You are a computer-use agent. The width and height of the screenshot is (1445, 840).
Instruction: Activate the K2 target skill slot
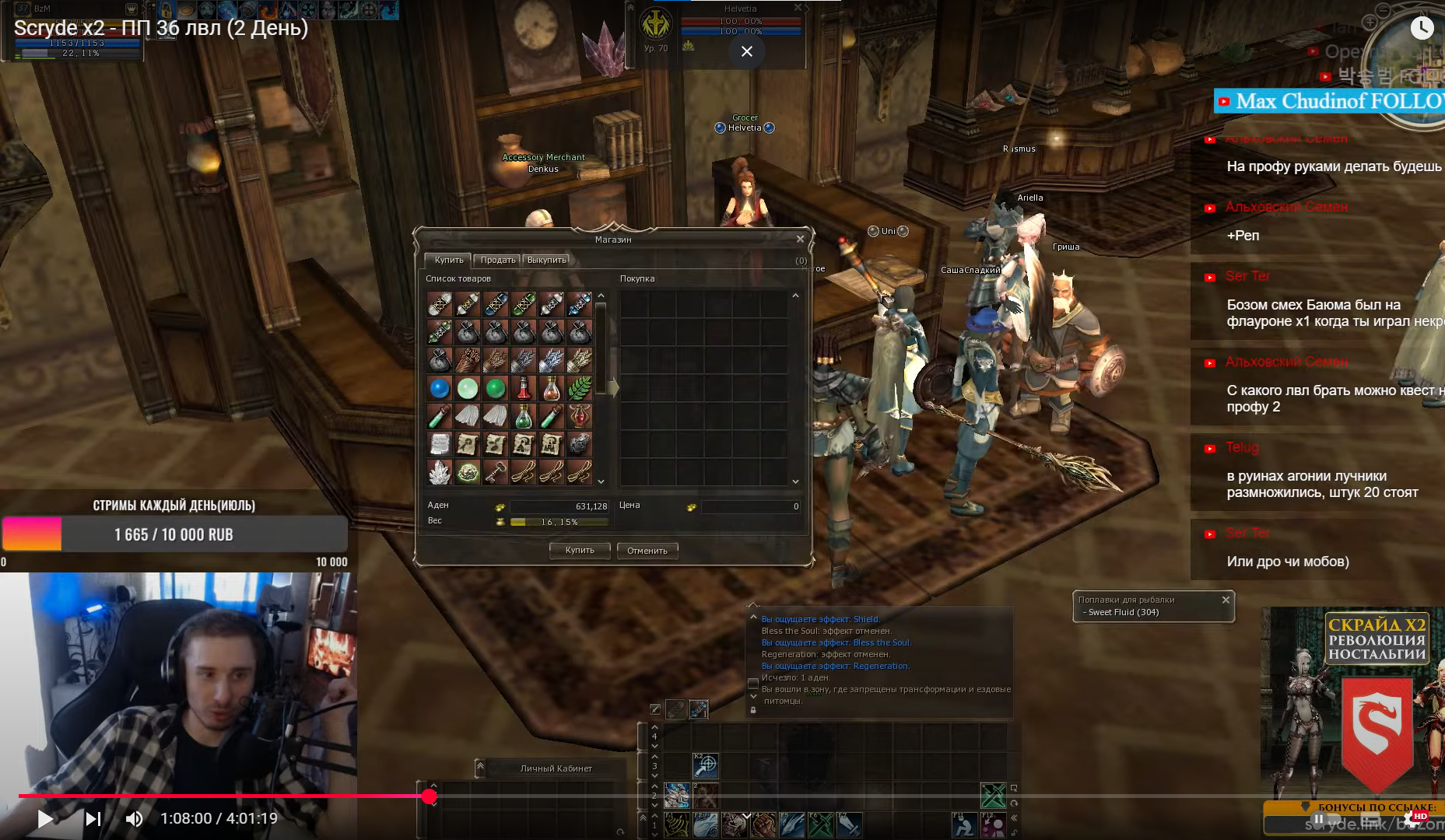705,766
